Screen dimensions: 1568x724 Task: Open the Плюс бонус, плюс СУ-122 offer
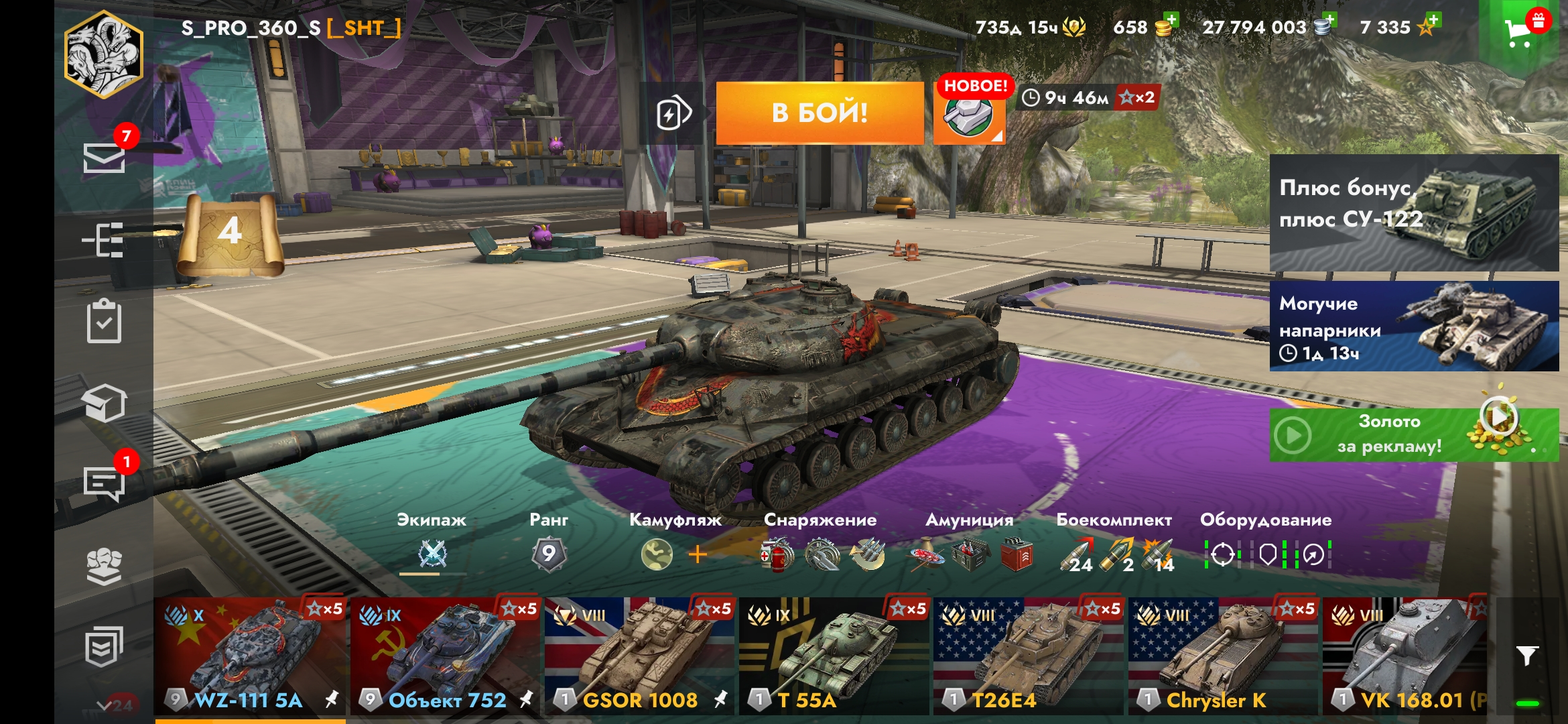1414,213
